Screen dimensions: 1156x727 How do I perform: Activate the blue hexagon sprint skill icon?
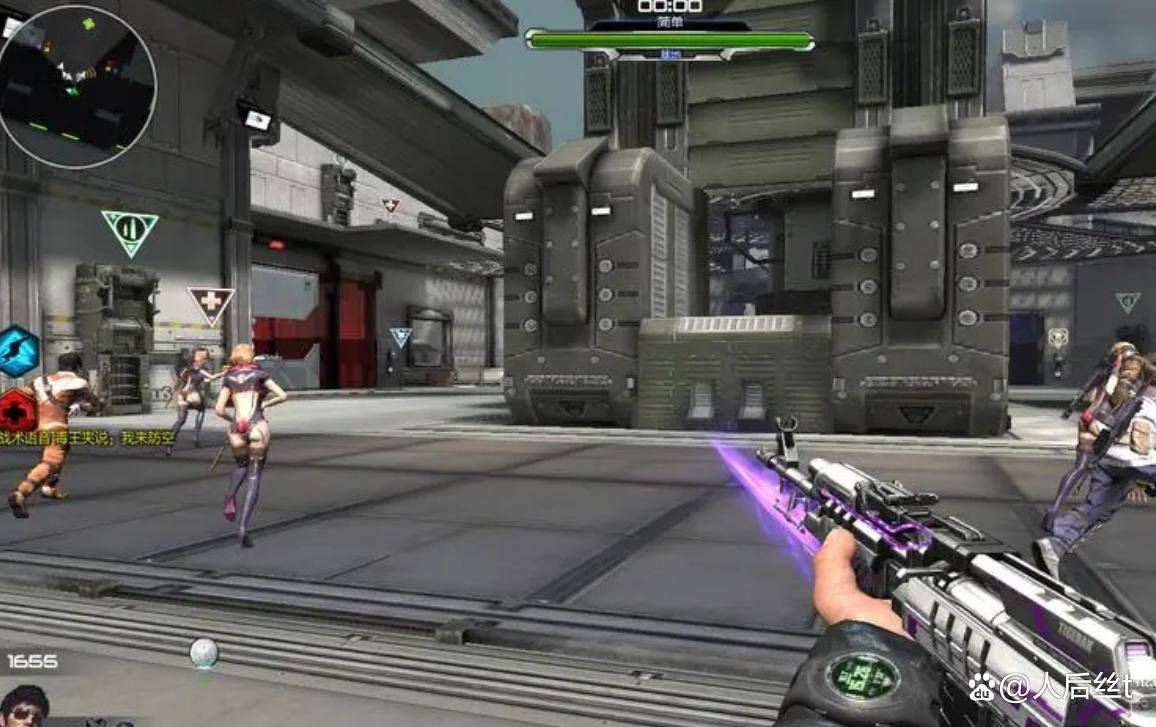point(18,351)
